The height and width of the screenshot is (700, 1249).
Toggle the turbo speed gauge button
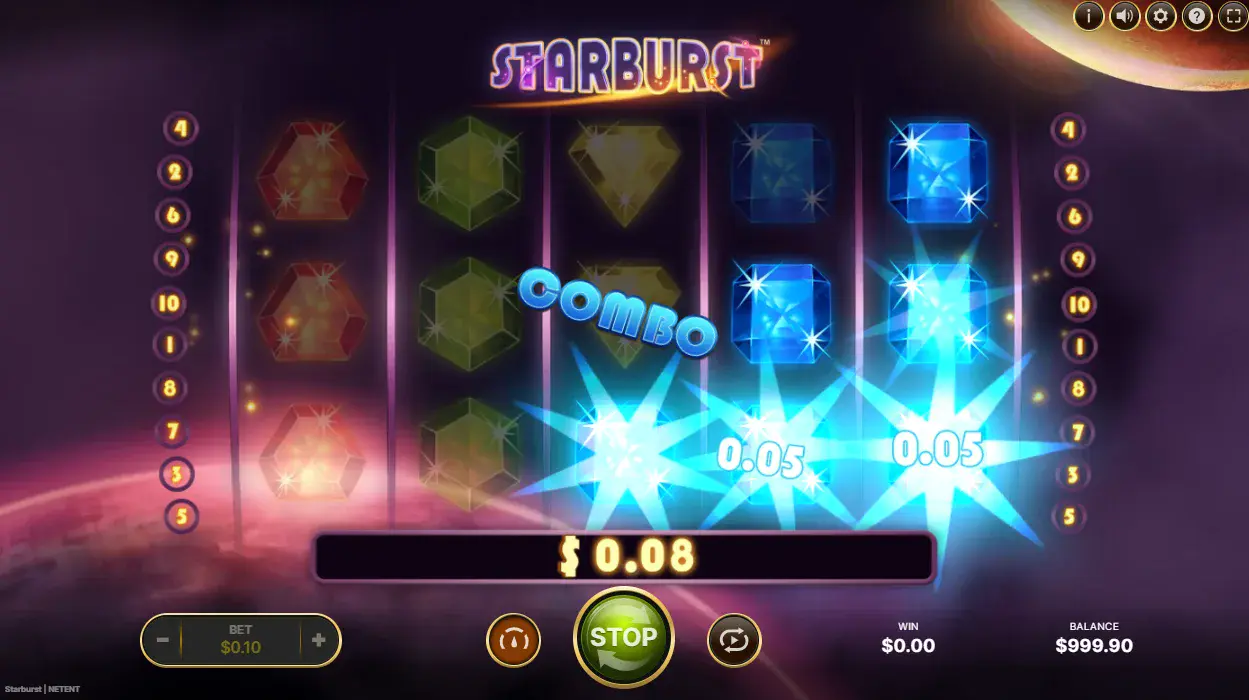pyautogui.click(x=513, y=640)
